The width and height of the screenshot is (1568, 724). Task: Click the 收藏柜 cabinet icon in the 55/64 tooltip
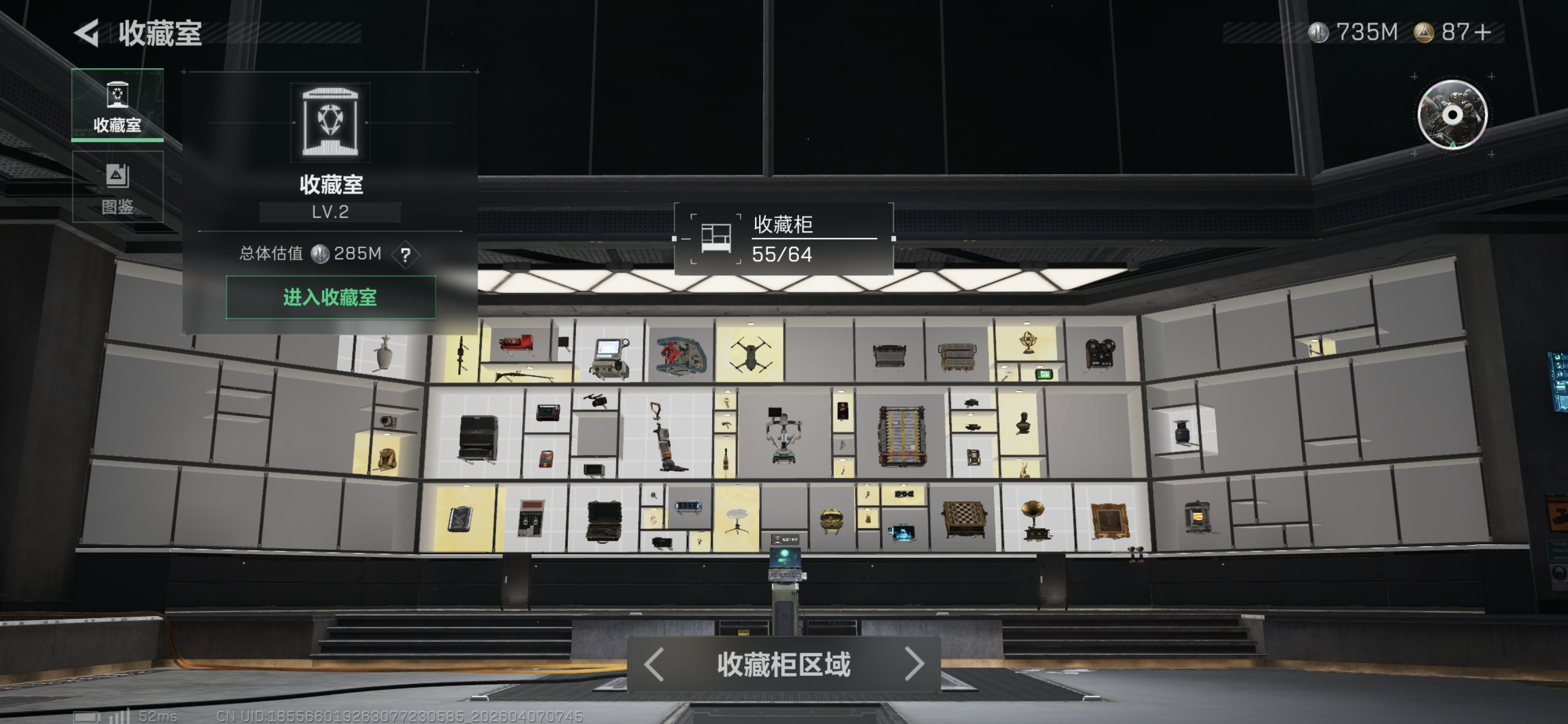point(717,239)
